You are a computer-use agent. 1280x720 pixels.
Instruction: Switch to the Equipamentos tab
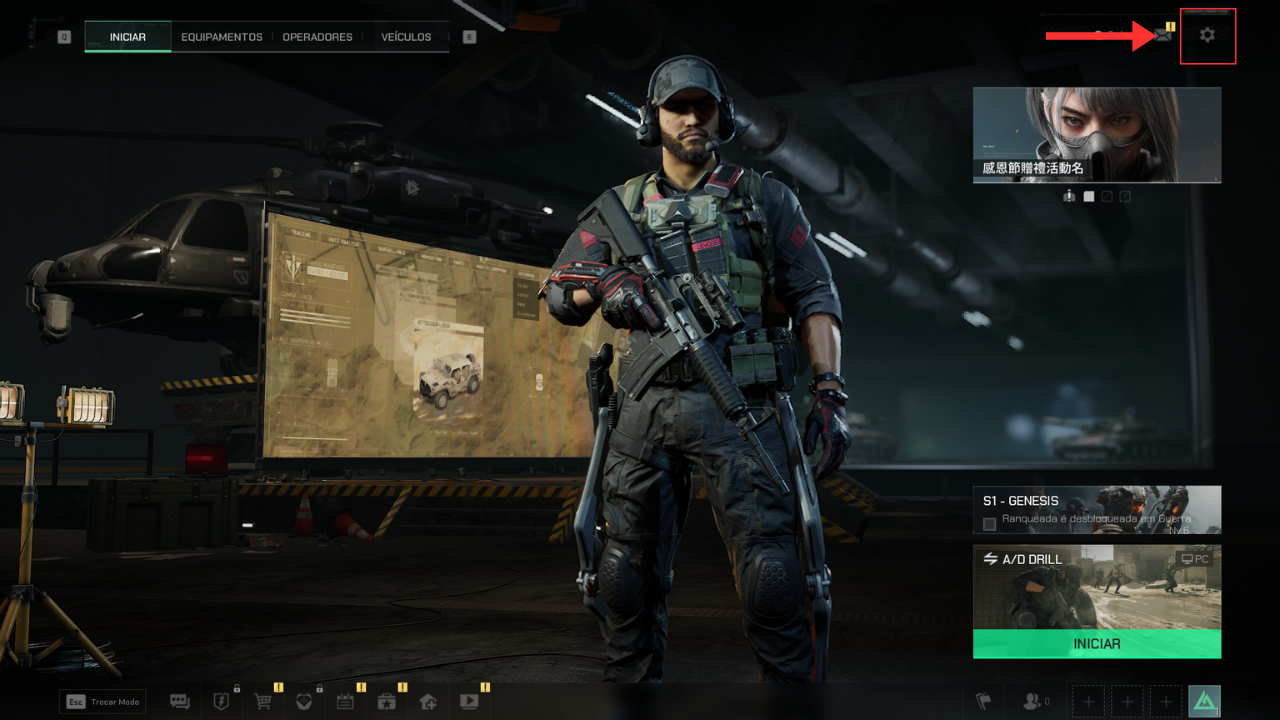tap(221, 37)
